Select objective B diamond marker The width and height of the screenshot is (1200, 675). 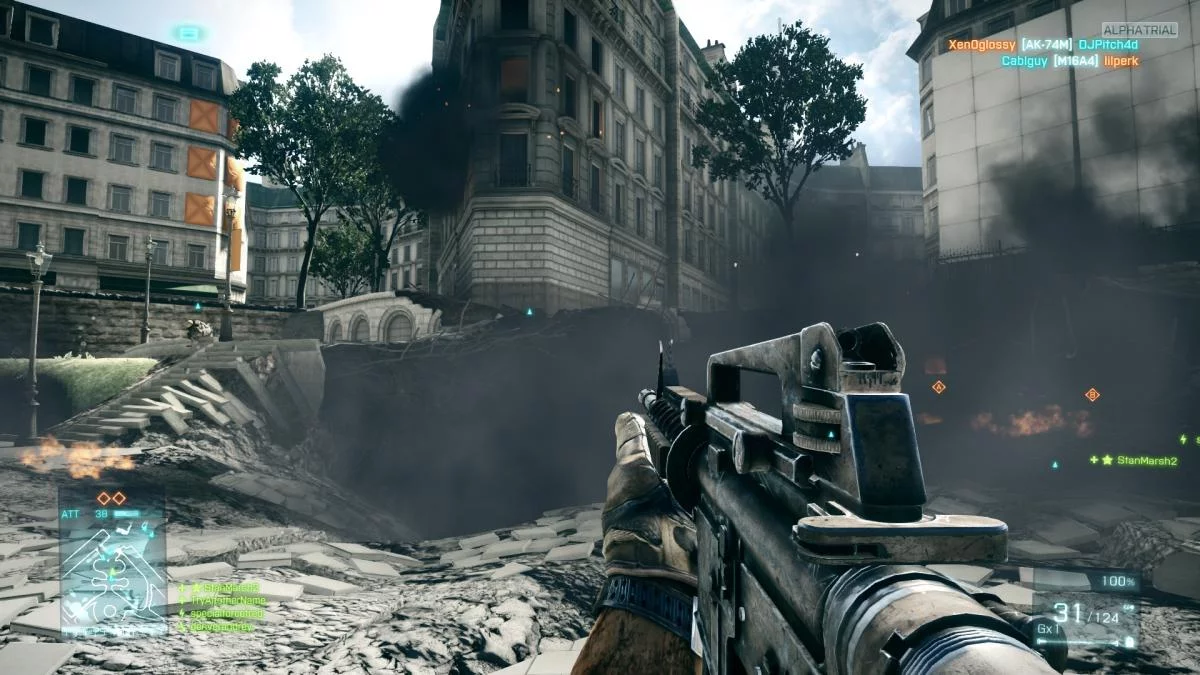(x=1092, y=395)
